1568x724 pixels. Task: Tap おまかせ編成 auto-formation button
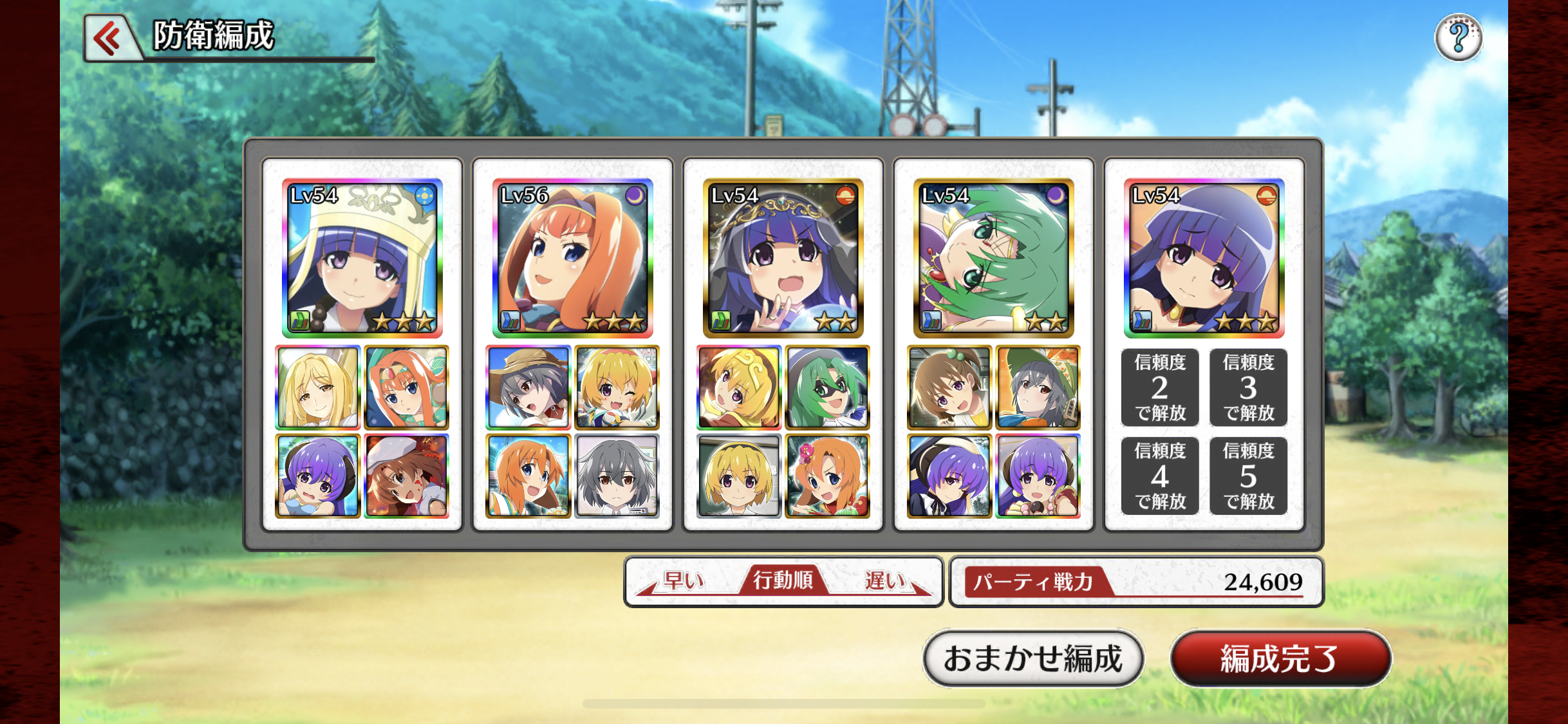coord(1032,658)
